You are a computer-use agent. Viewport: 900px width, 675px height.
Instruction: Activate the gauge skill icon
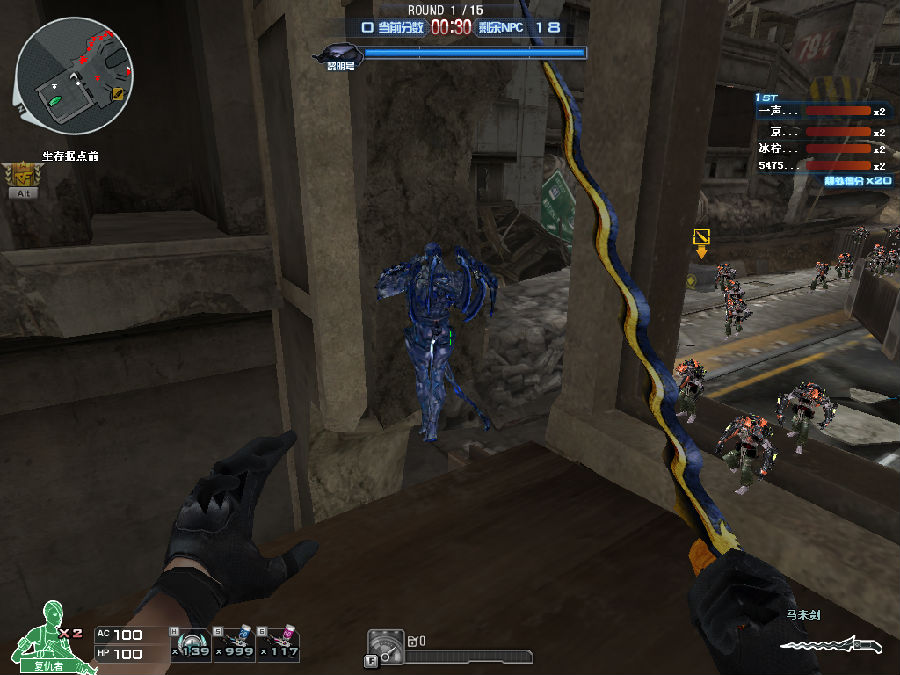(385, 646)
